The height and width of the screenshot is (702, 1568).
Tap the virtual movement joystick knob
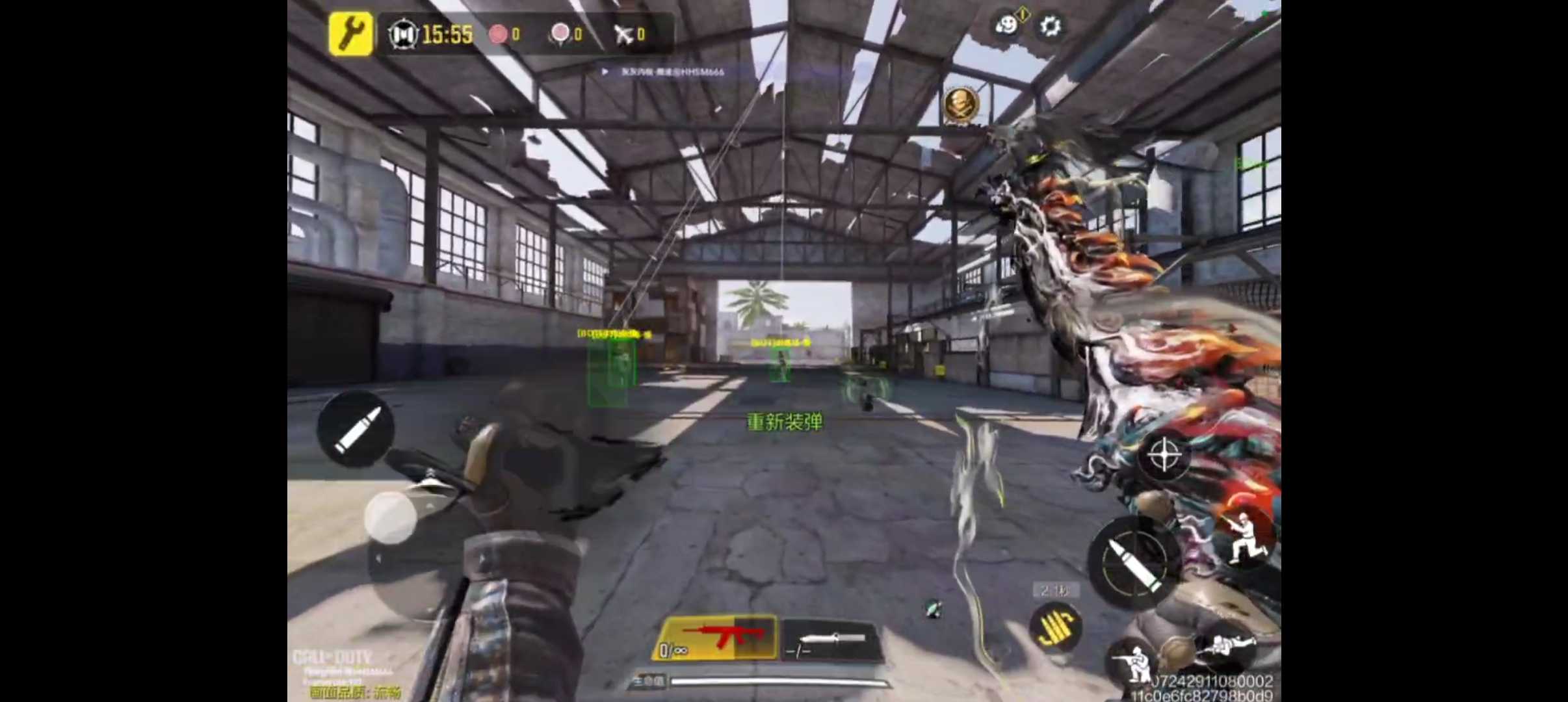click(391, 517)
